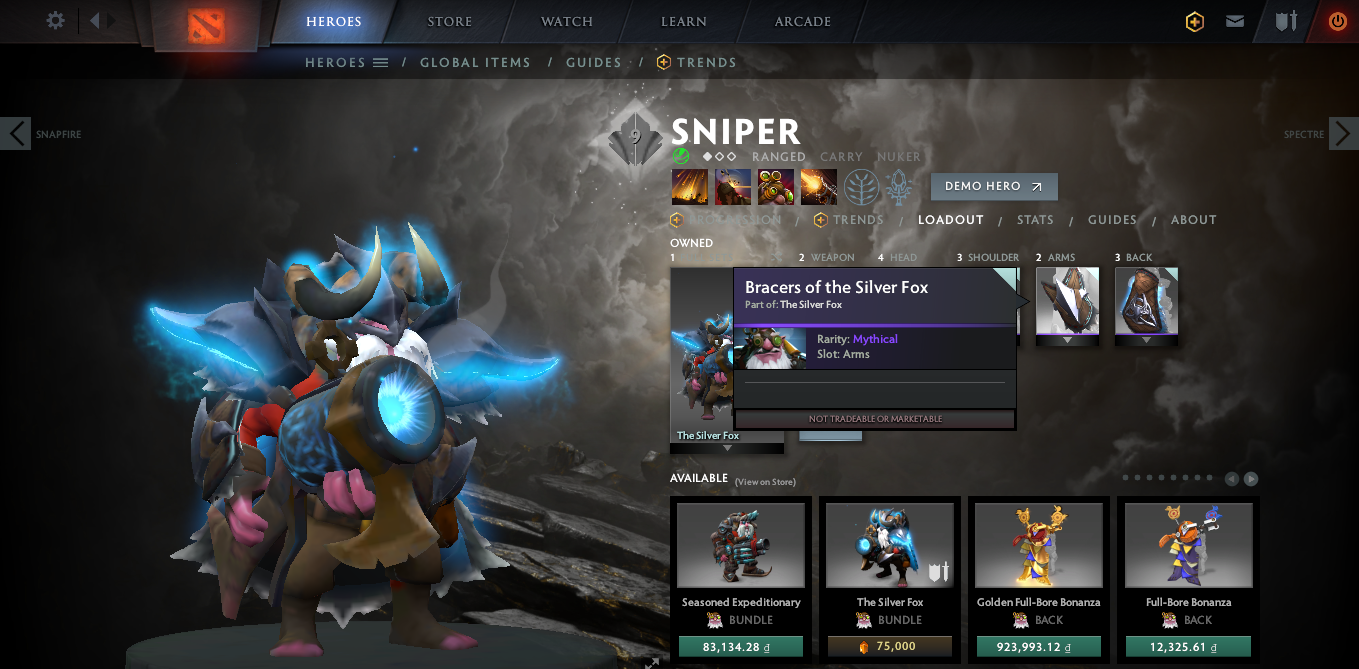1359x669 pixels.
Task: Buy Golden Full-Bore Bonanza for 923,993.12
Action: pyautogui.click(x=1039, y=647)
